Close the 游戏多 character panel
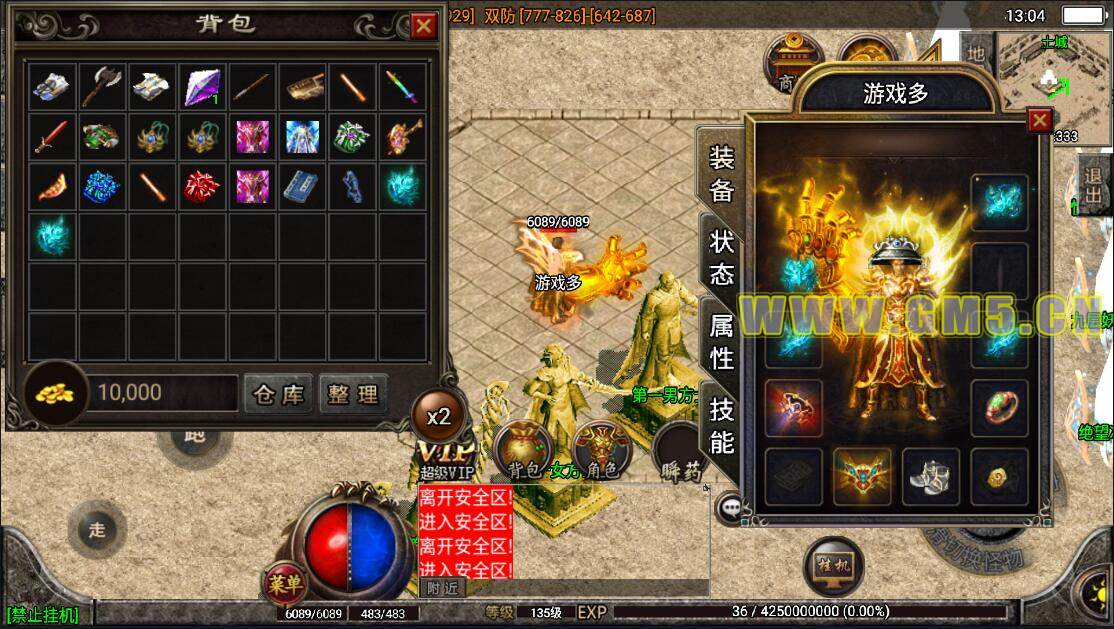Viewport: 1114px width, 629px height. [x=1040, y=121]
